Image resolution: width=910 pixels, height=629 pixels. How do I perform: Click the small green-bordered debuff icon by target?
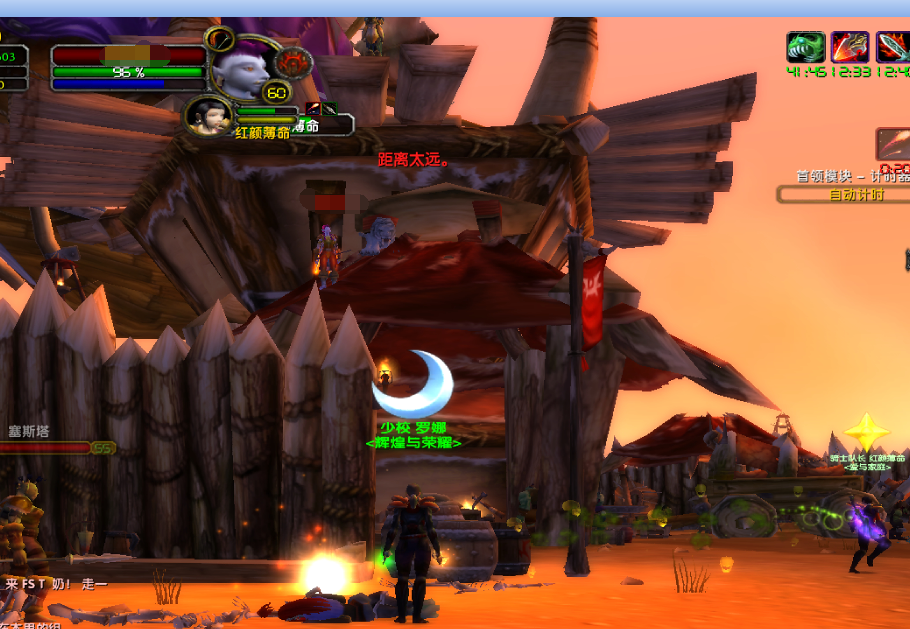(329, 109)
